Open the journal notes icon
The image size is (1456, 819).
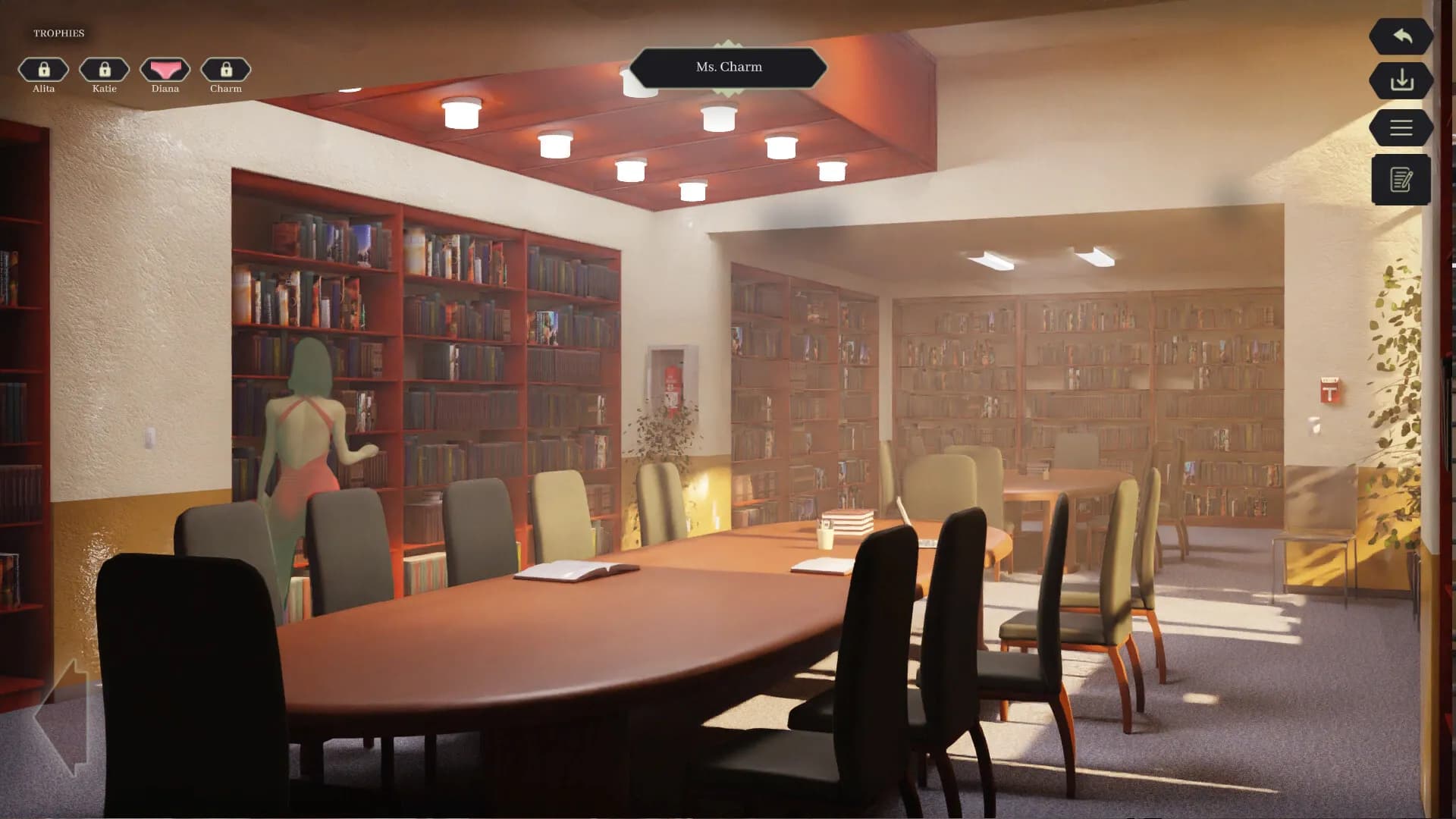pyautogui.click(x=1401, y=179)
